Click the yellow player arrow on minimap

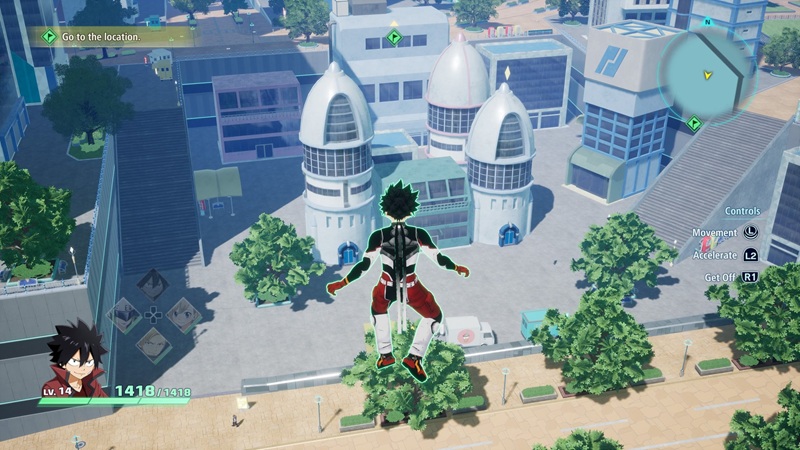coord(709,74)
